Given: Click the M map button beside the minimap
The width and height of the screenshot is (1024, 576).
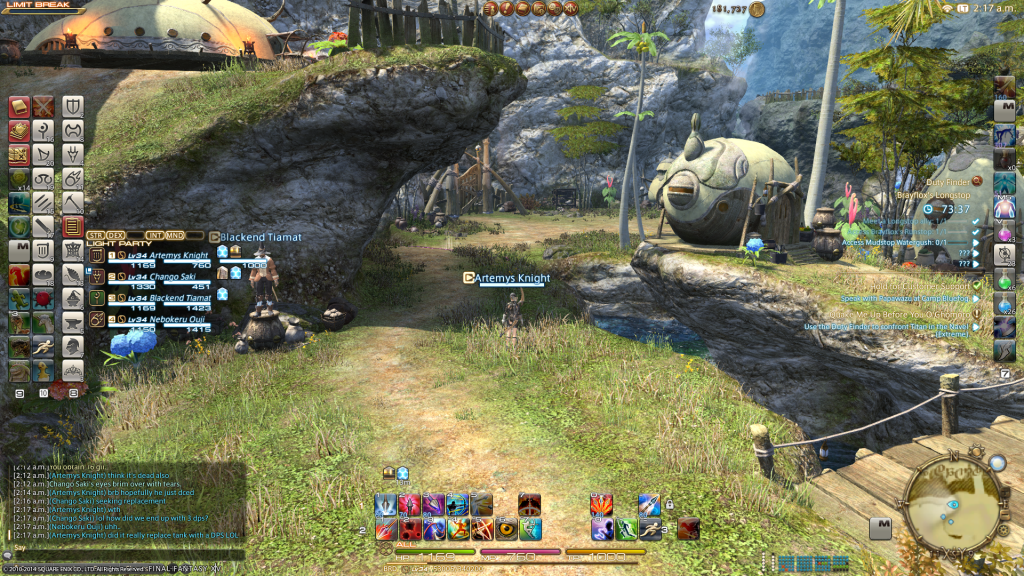Looking at the screenshot, I should click(880, 529).
